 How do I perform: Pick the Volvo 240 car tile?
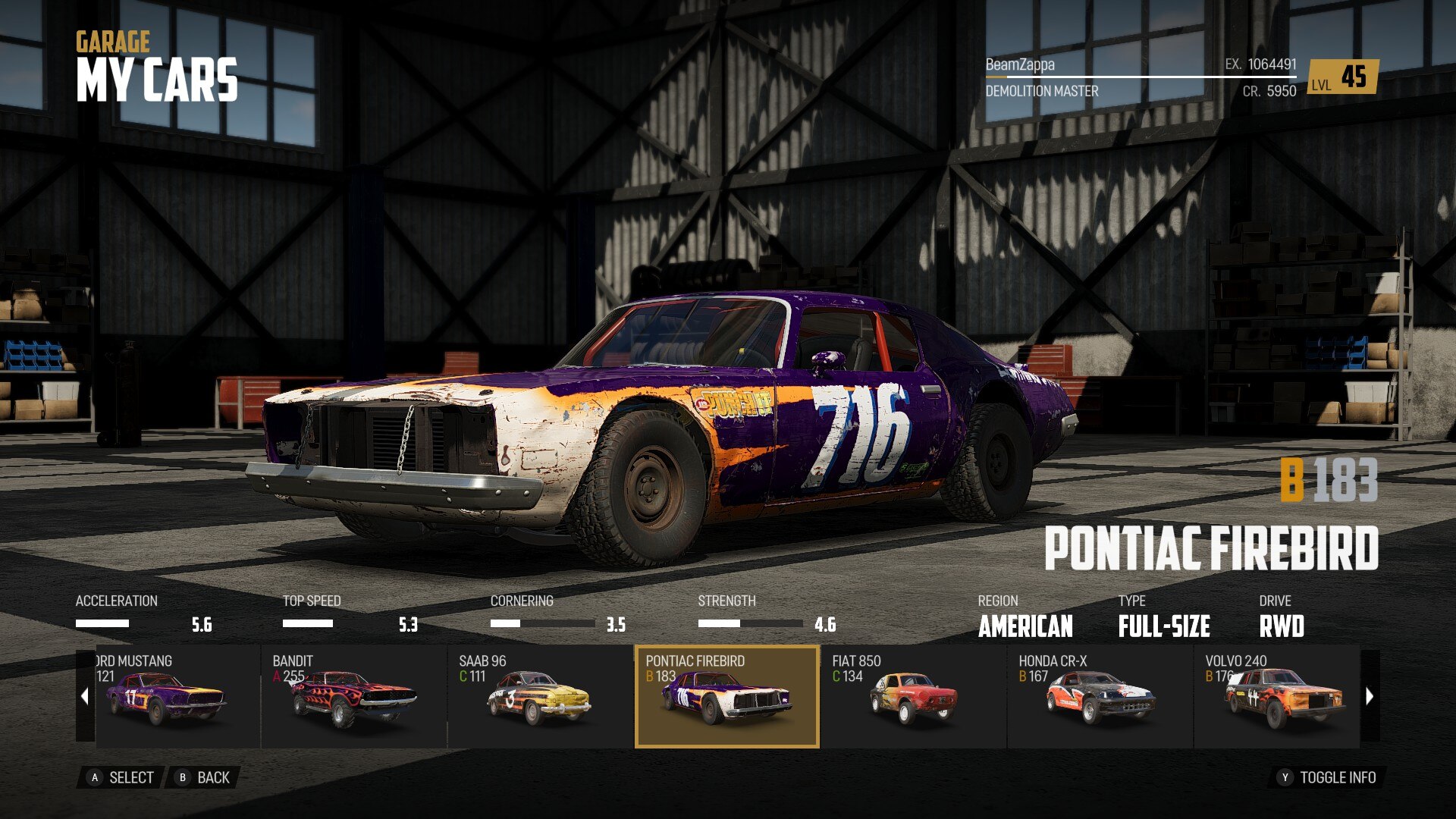[x=1277, y=696]
